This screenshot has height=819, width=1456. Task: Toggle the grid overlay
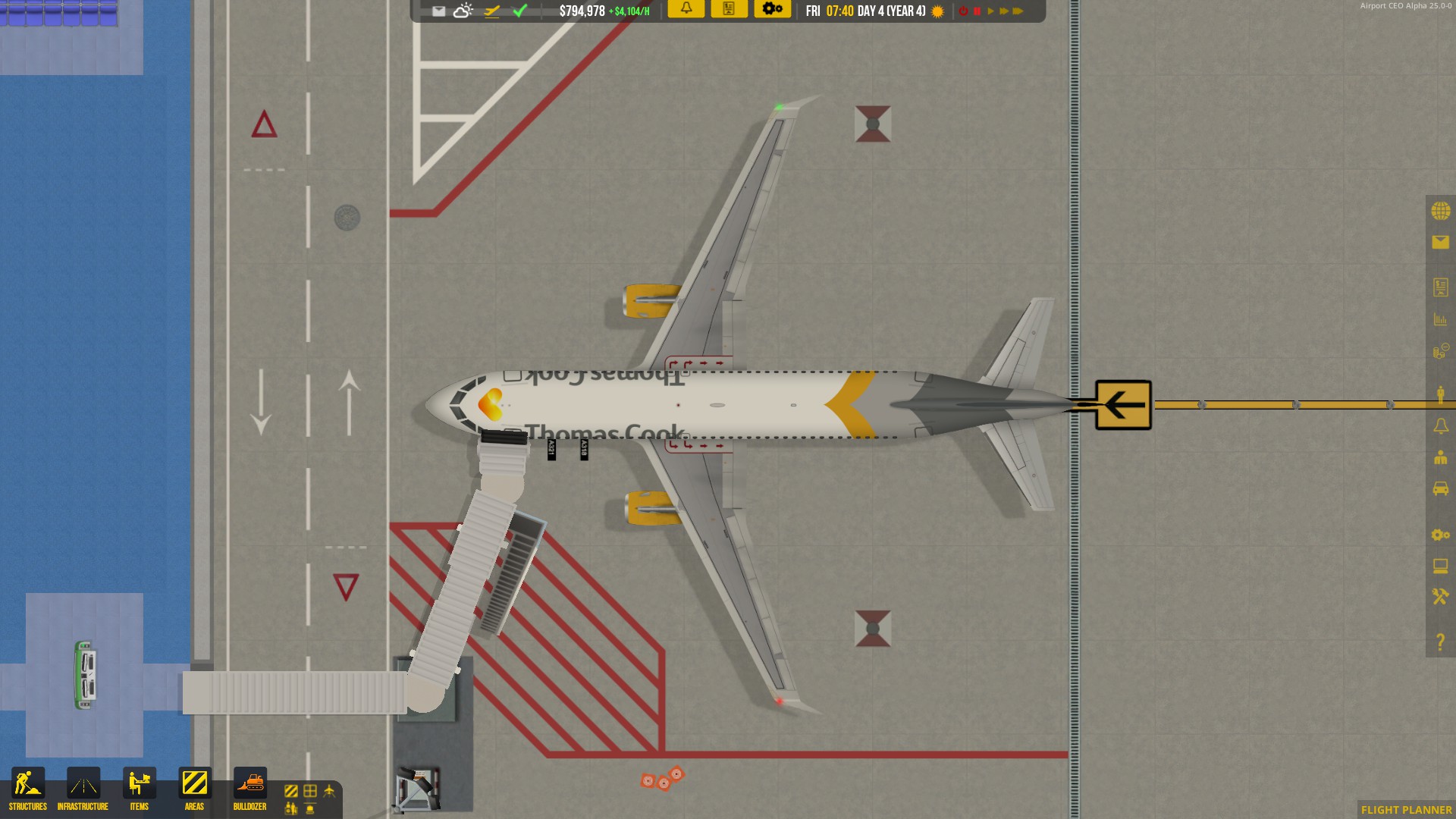pos(309,791)
